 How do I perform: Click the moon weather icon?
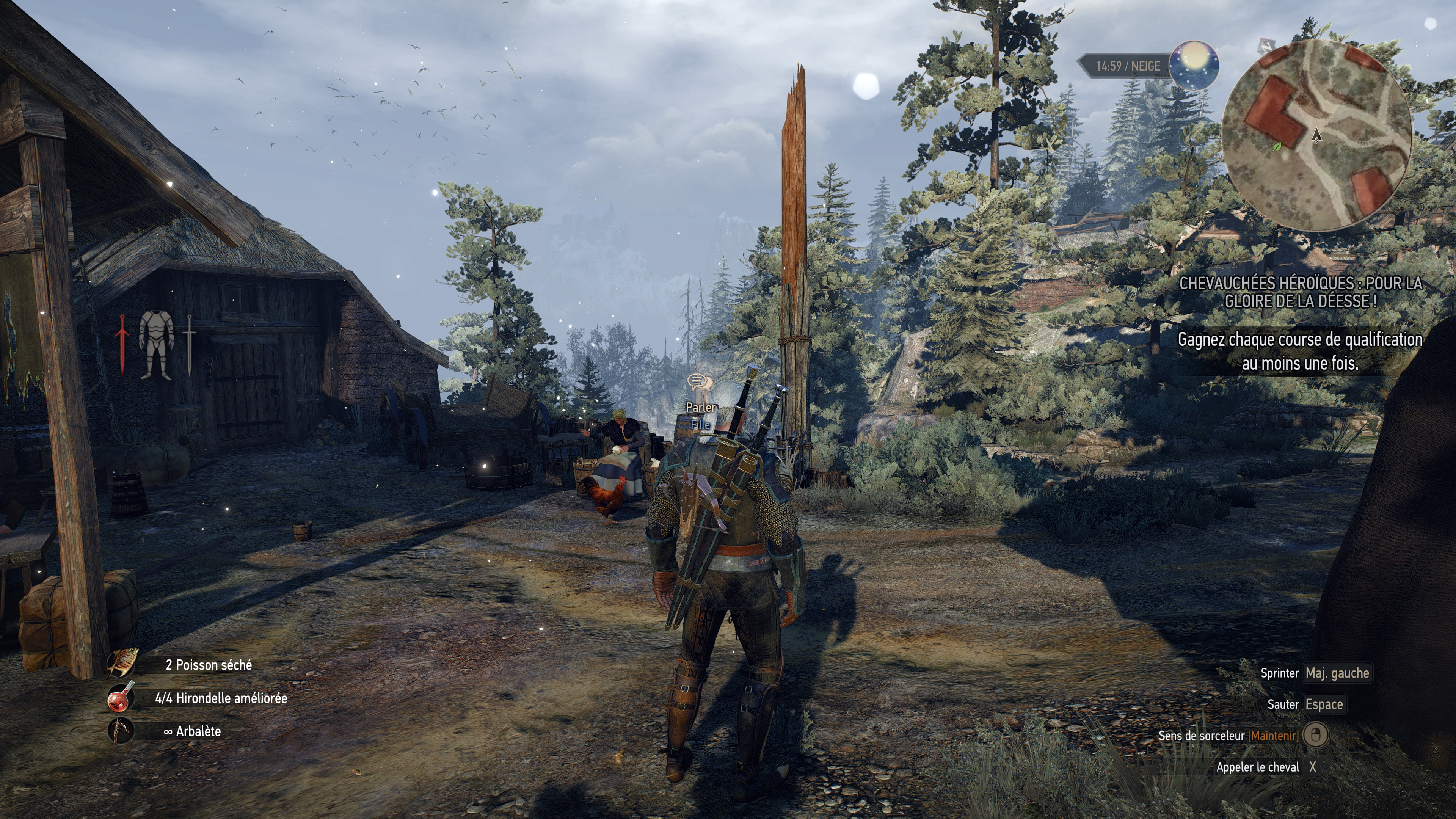point(1193,66)
